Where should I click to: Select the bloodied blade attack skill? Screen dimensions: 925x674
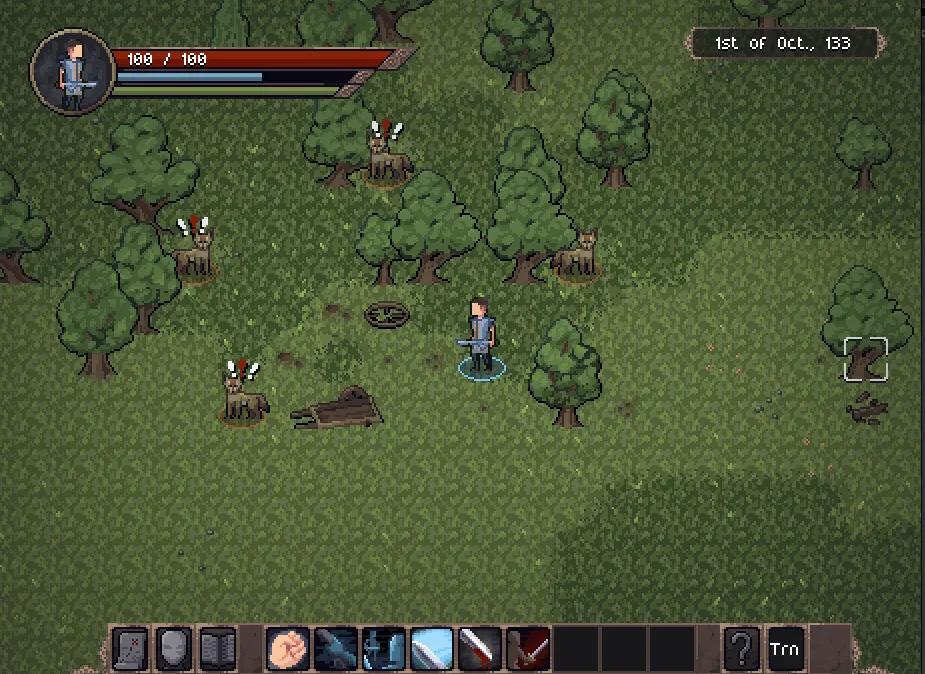479,649
